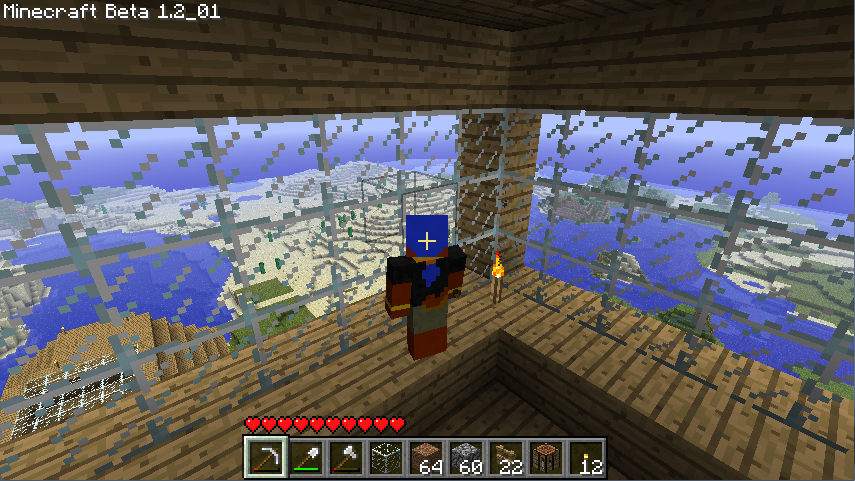Choose the axe hotbar slot
The image size is (855, 481).
(x=345, y=458)
